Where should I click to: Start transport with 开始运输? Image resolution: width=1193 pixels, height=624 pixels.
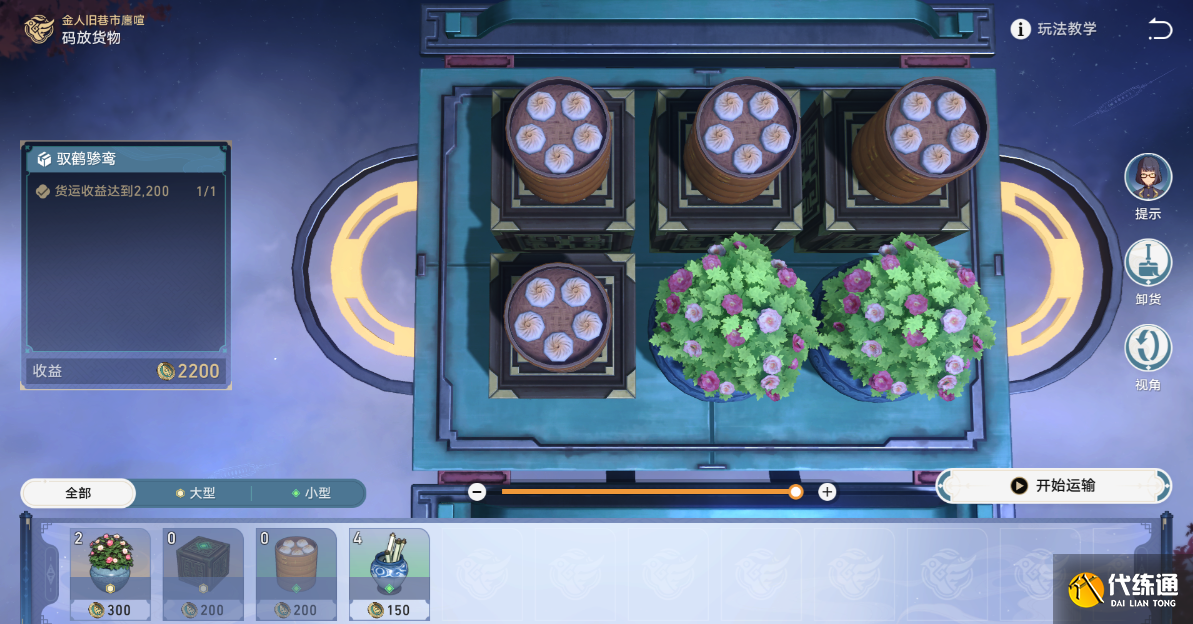coord(1054,486)
